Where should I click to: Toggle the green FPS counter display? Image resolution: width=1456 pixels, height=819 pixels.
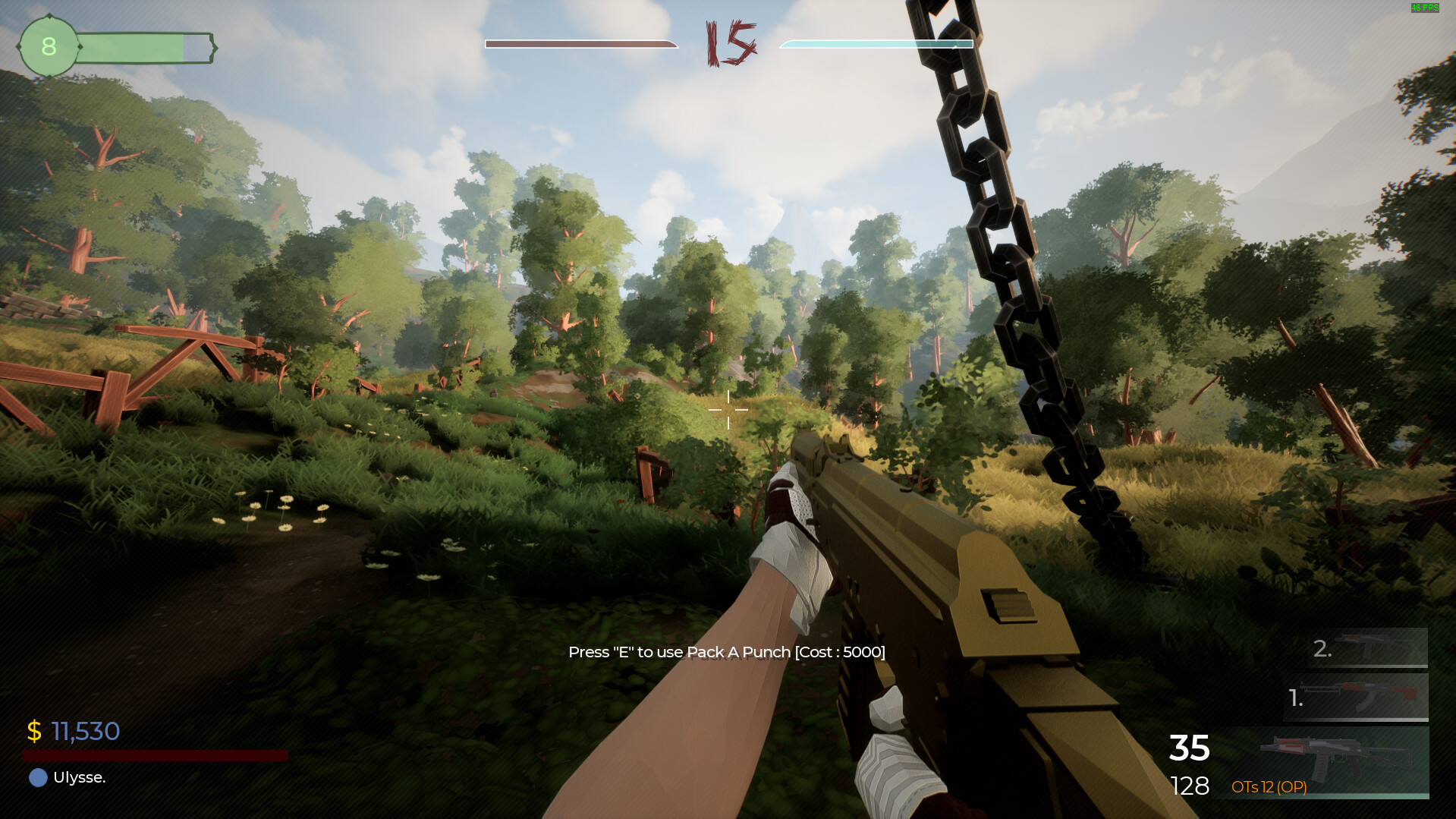tap(1426, 9)
